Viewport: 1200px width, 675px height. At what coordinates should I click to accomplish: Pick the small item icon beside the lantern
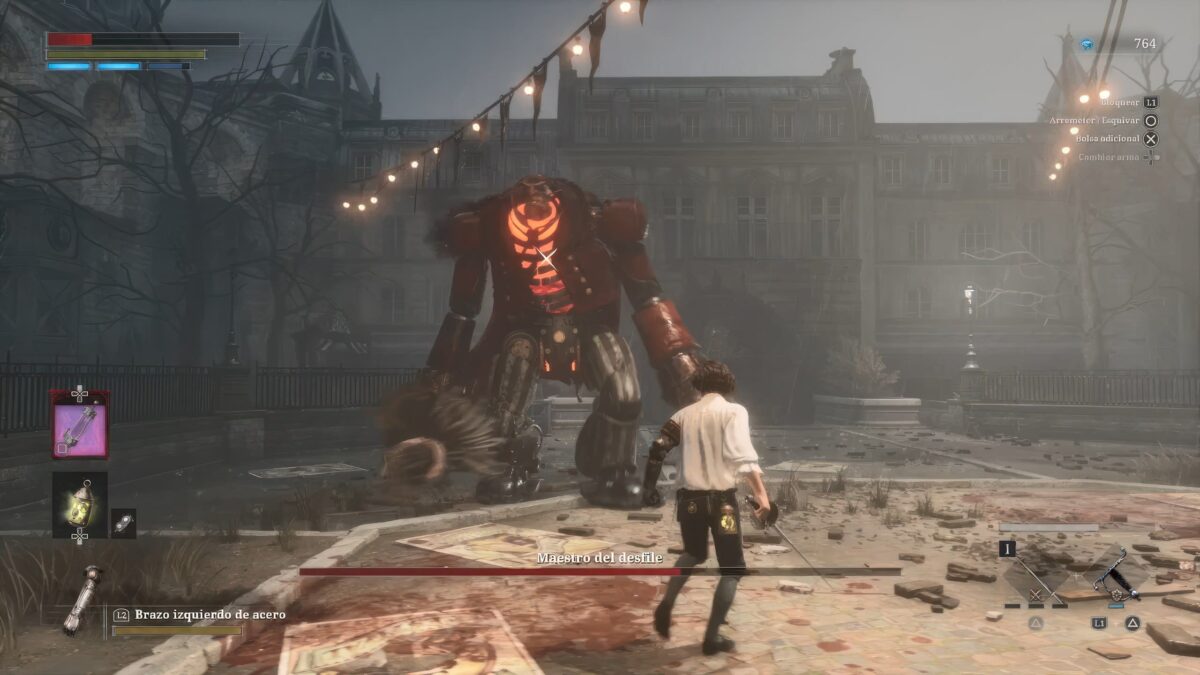[123, 523]
